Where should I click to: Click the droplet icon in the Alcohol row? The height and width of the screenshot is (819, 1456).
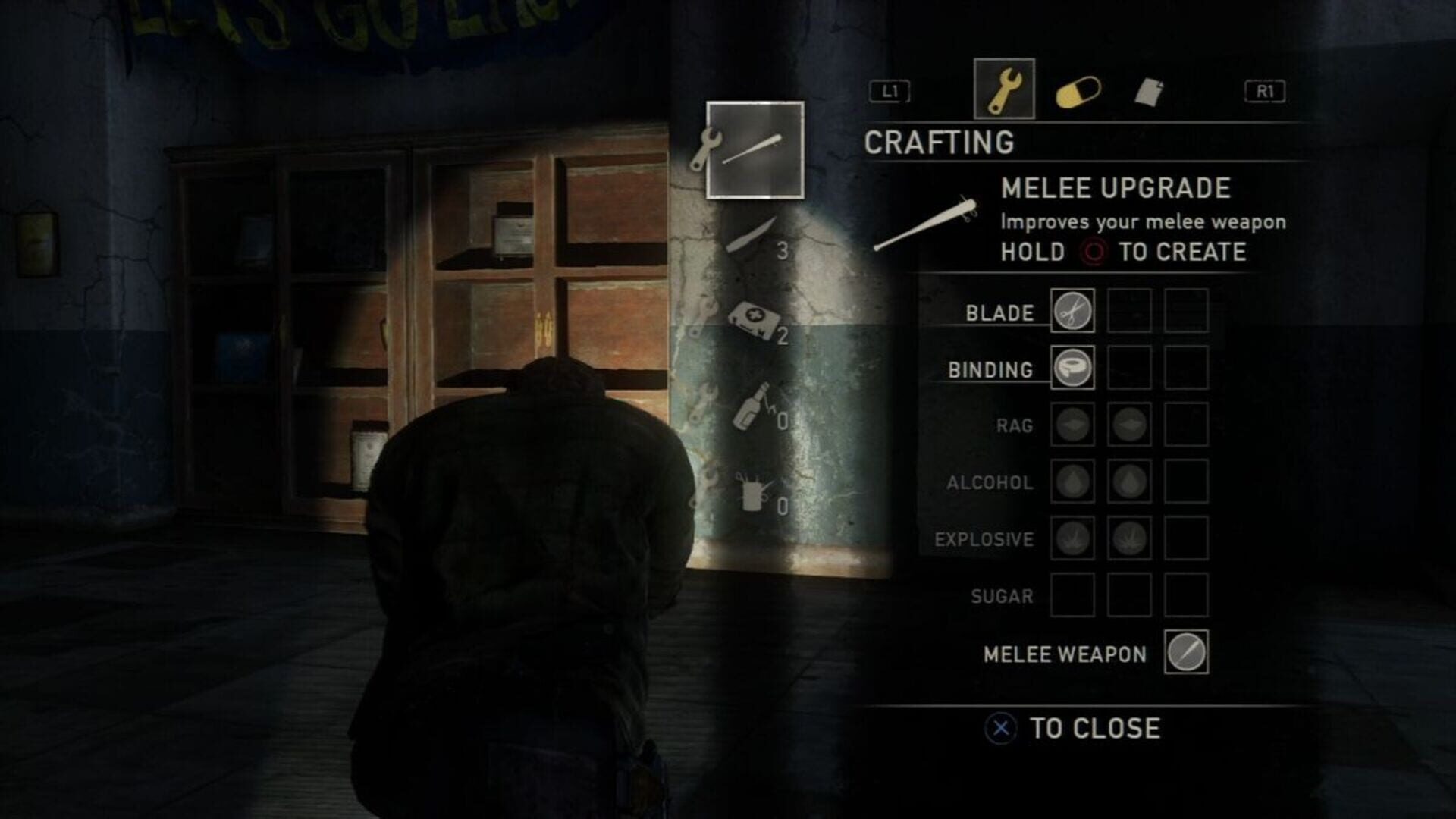coord(1073,482)
